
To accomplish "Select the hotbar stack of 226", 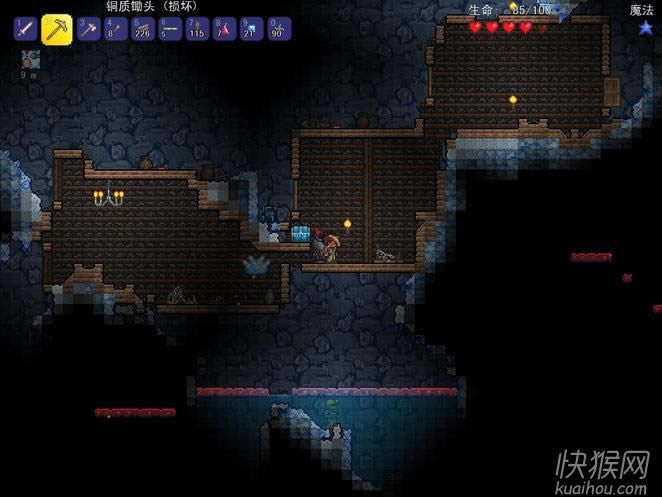I will coord(142,29).
